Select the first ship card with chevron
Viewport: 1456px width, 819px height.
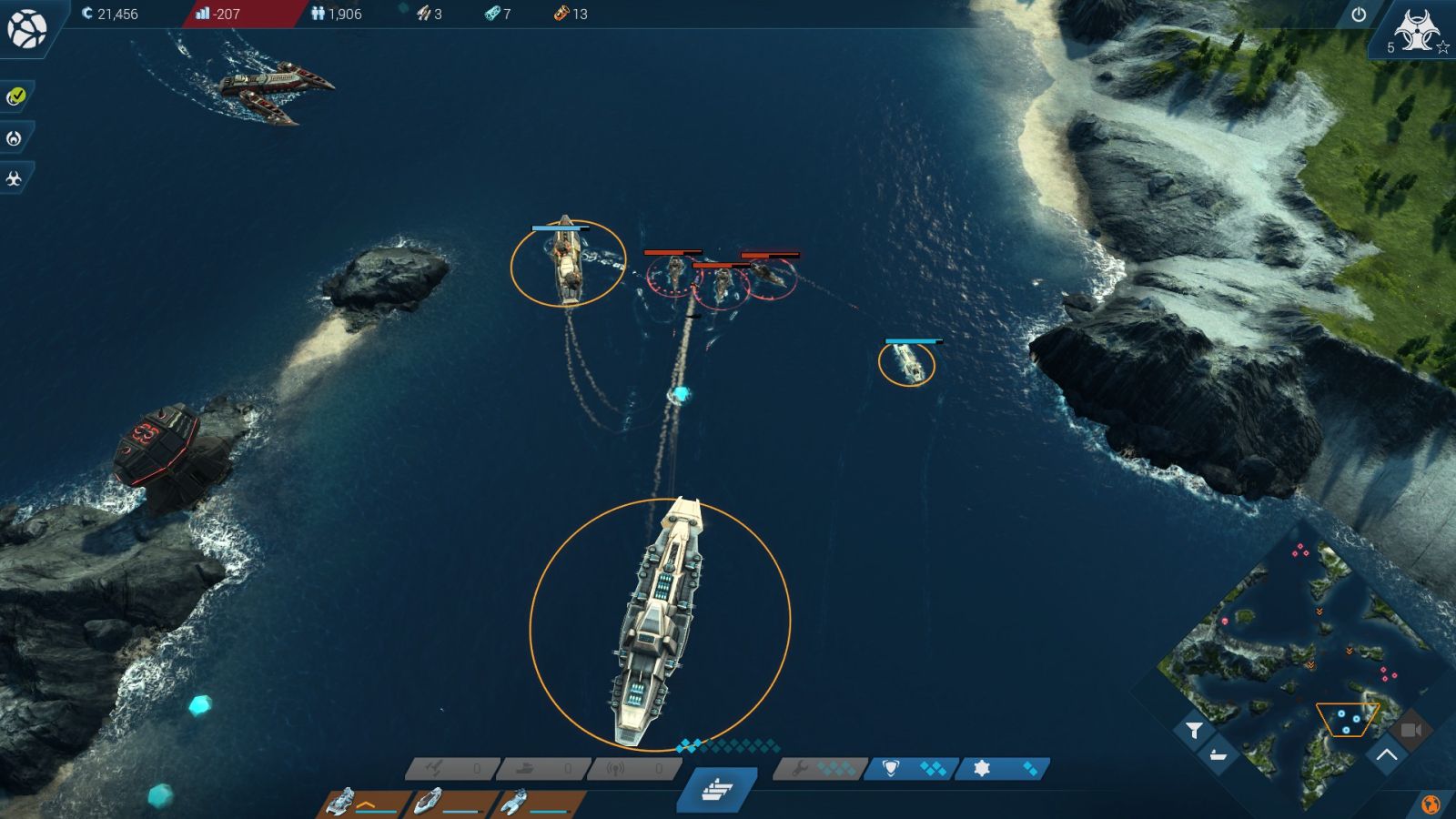(x=364, y=804)
